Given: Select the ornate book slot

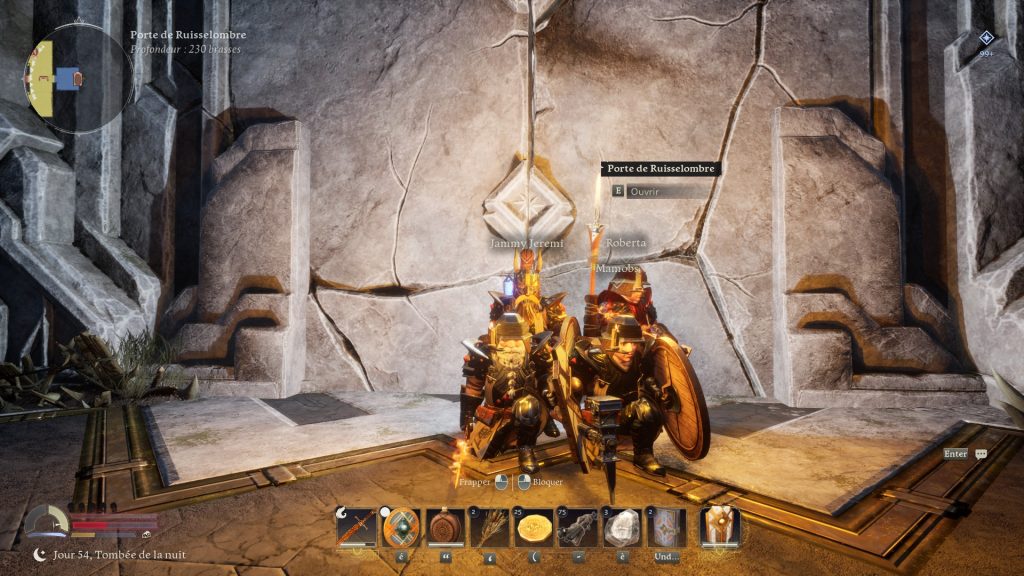Looking at the screenshot, I should click(x=666, y=527).
